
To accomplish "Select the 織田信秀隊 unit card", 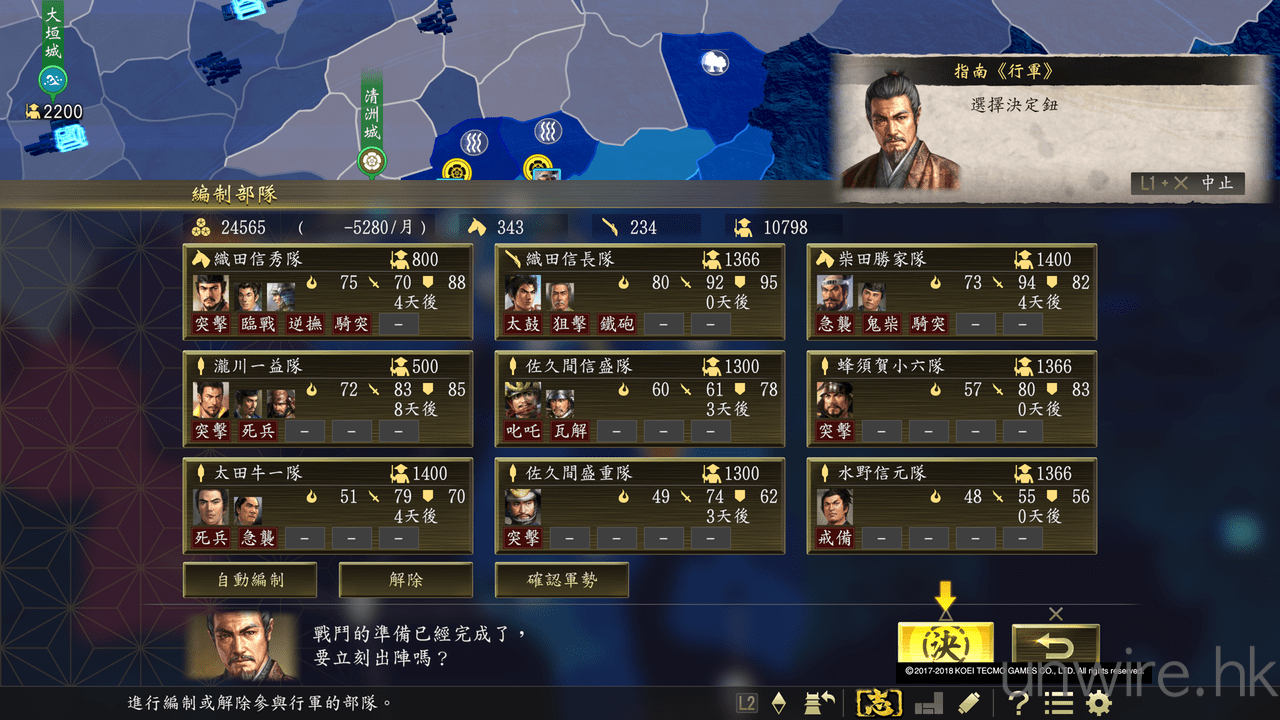I will [x=328, y=292].
